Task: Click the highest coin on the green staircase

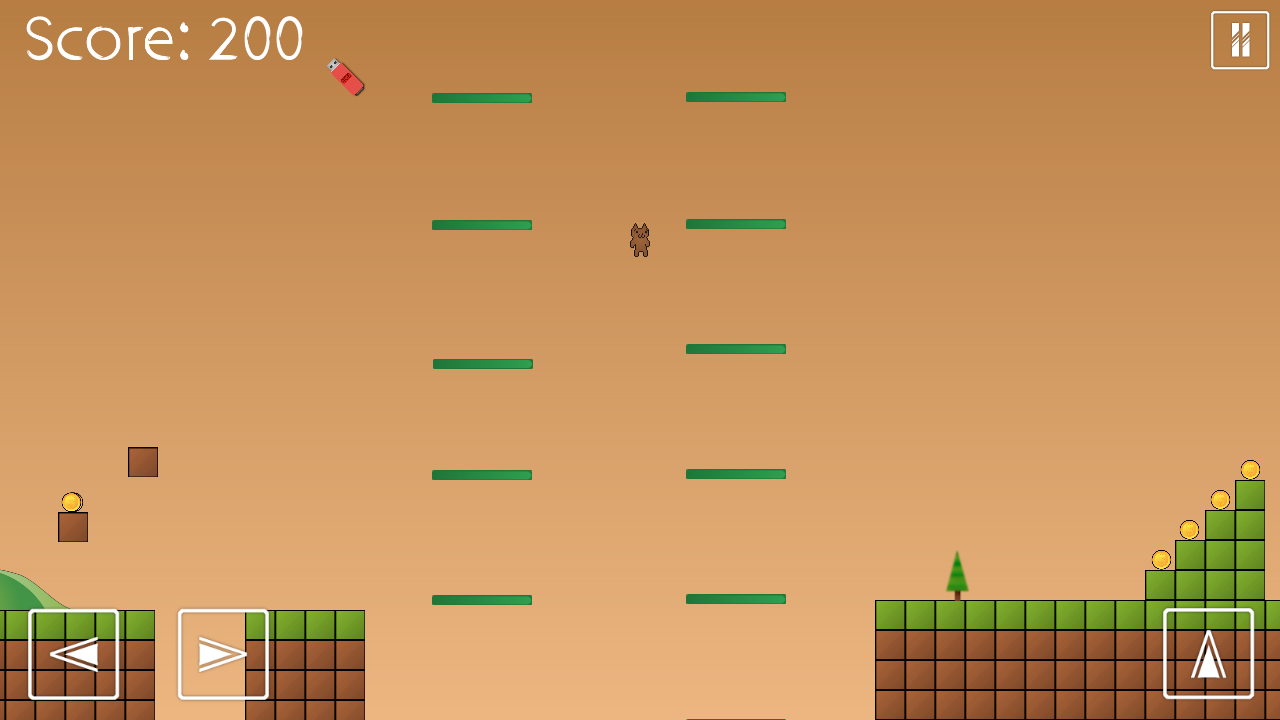Action: (1249, 467)
